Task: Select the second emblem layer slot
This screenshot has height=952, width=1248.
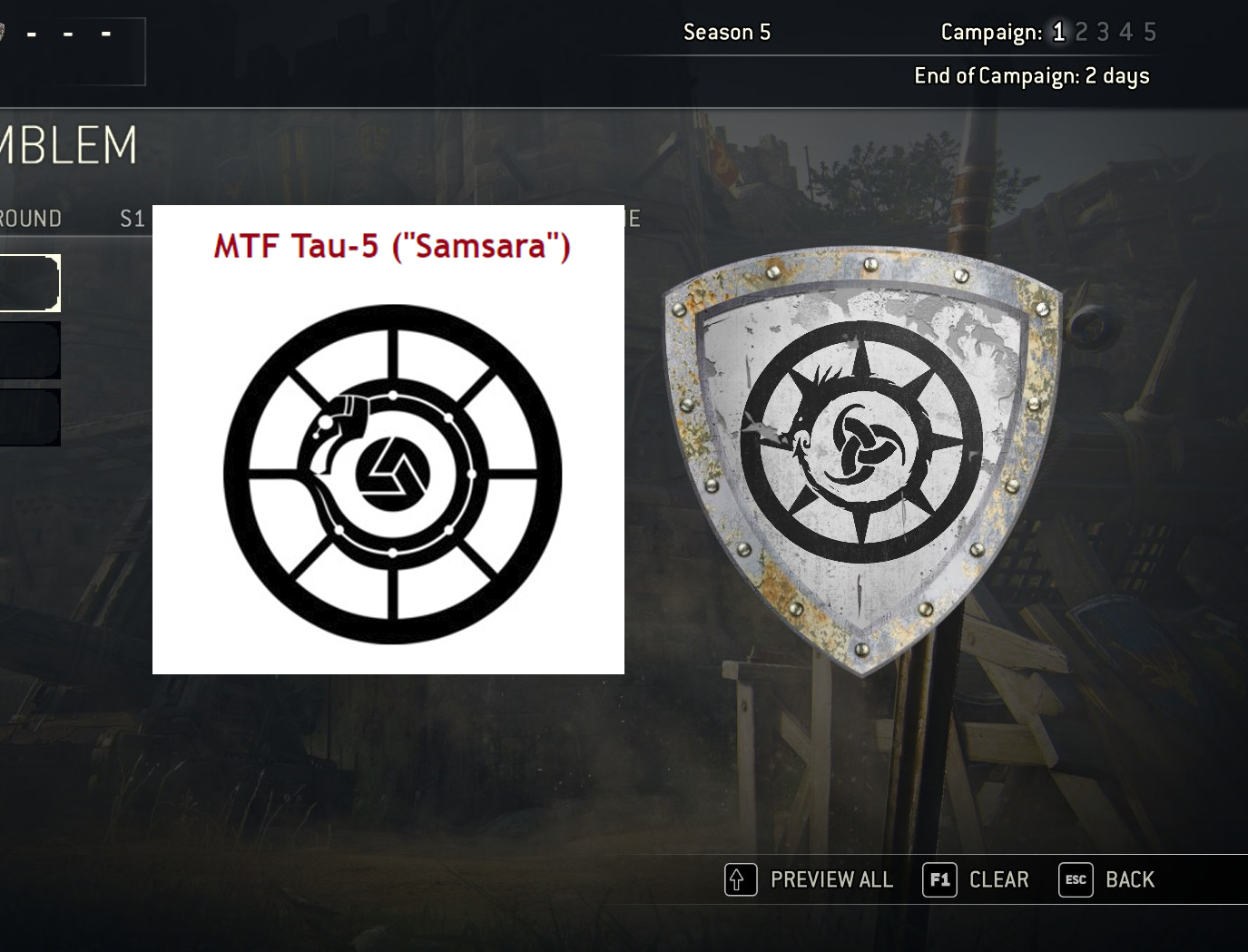Action: coord(30,349)
